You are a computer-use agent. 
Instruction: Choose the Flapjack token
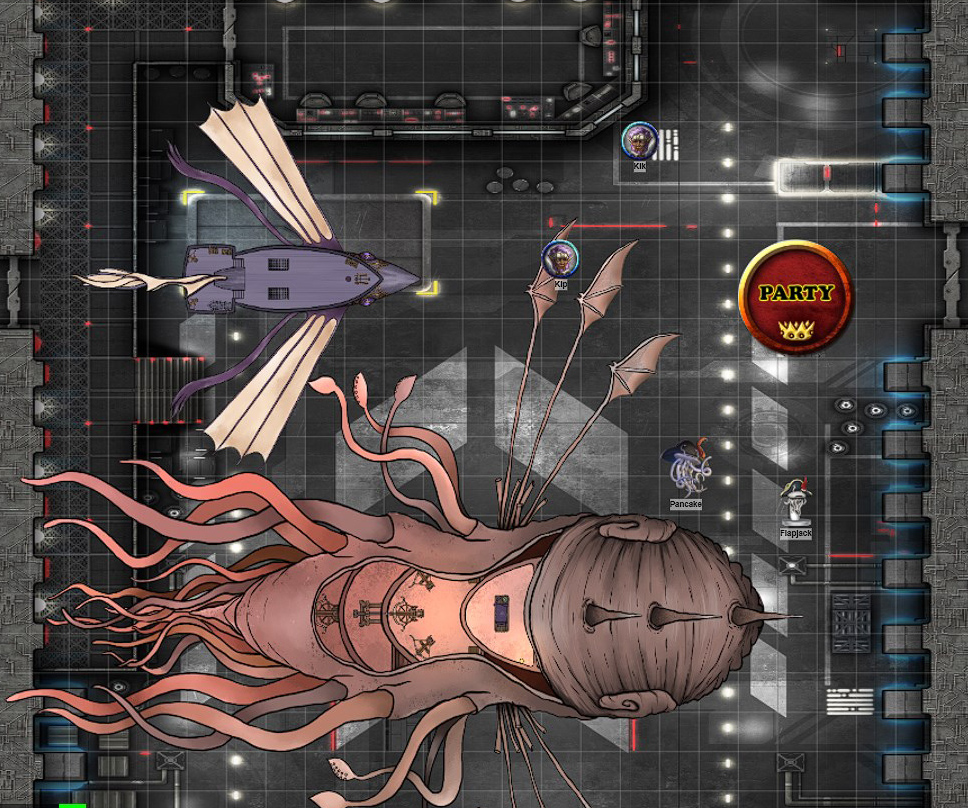point(796,502)
